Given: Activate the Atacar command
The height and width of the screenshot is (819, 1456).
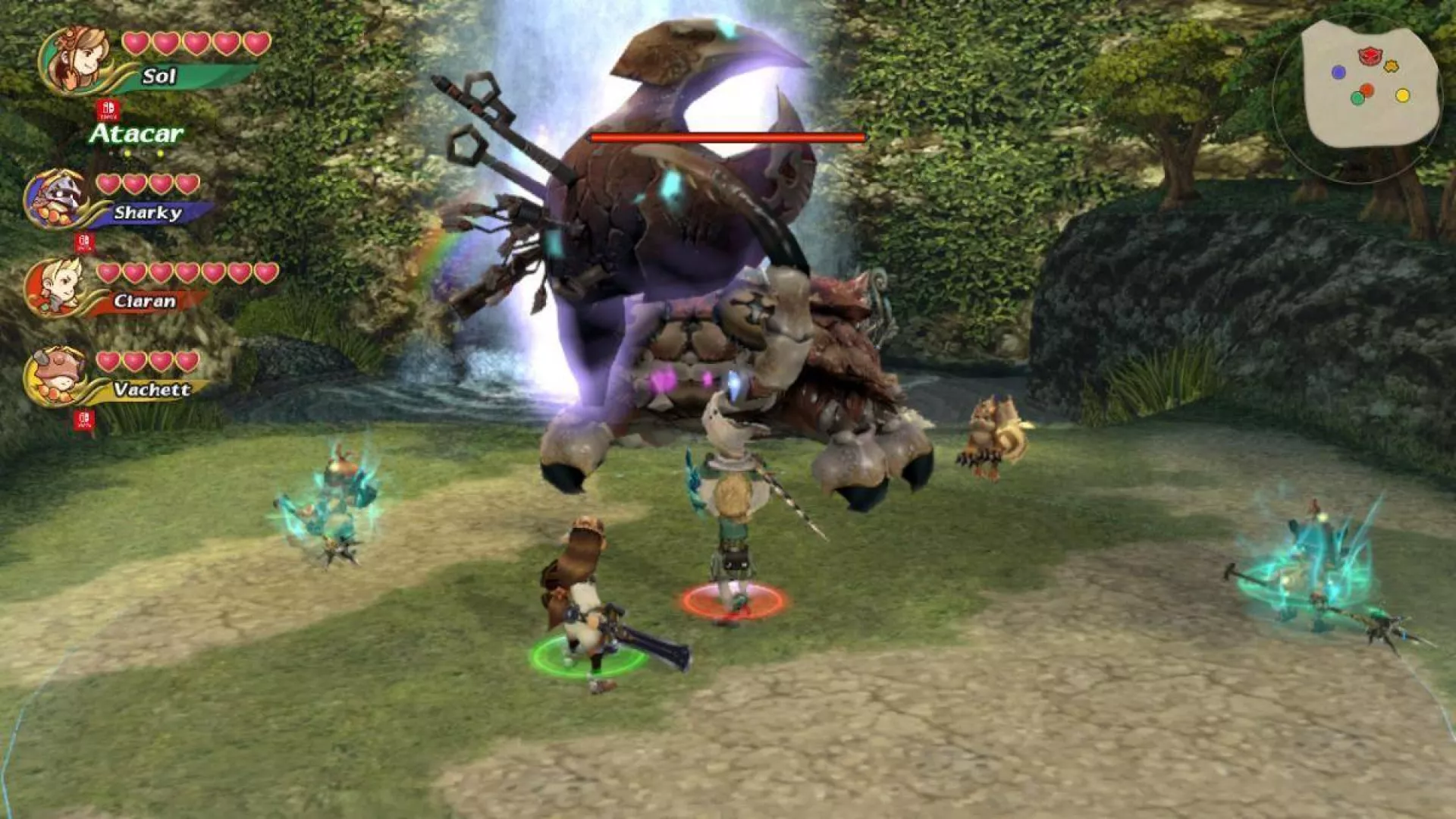Looking at the screenshot, I should click(x=136, y=134).
